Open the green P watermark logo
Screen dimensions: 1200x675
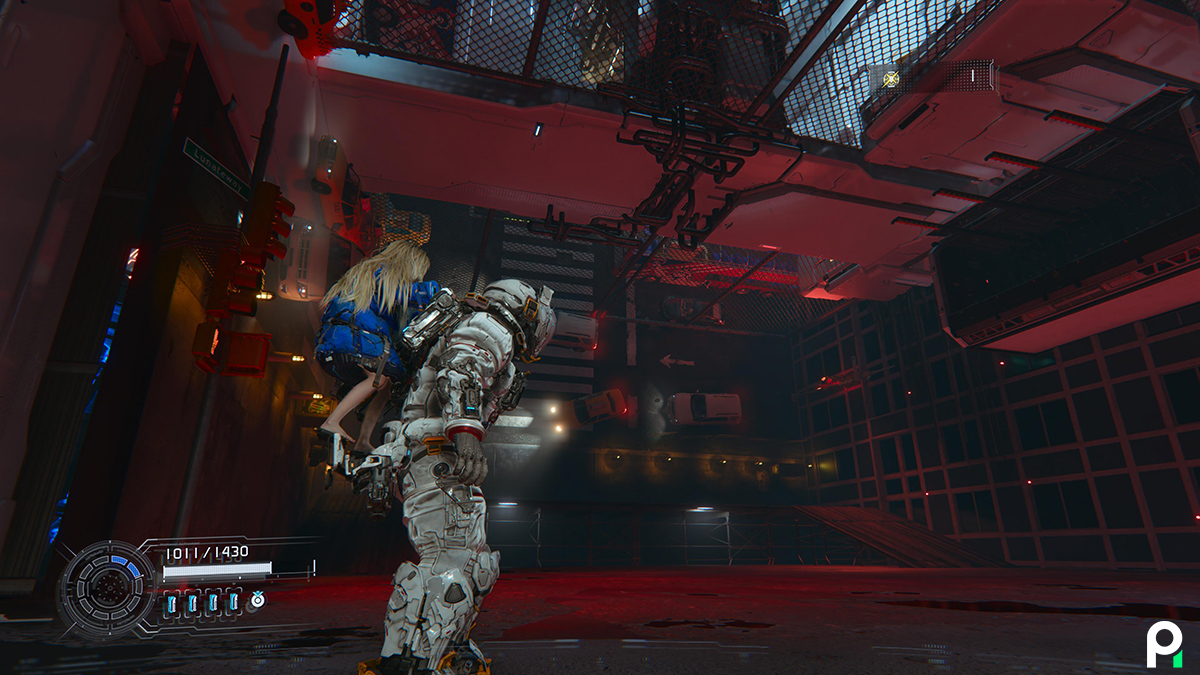click(x=1164, y=643)
